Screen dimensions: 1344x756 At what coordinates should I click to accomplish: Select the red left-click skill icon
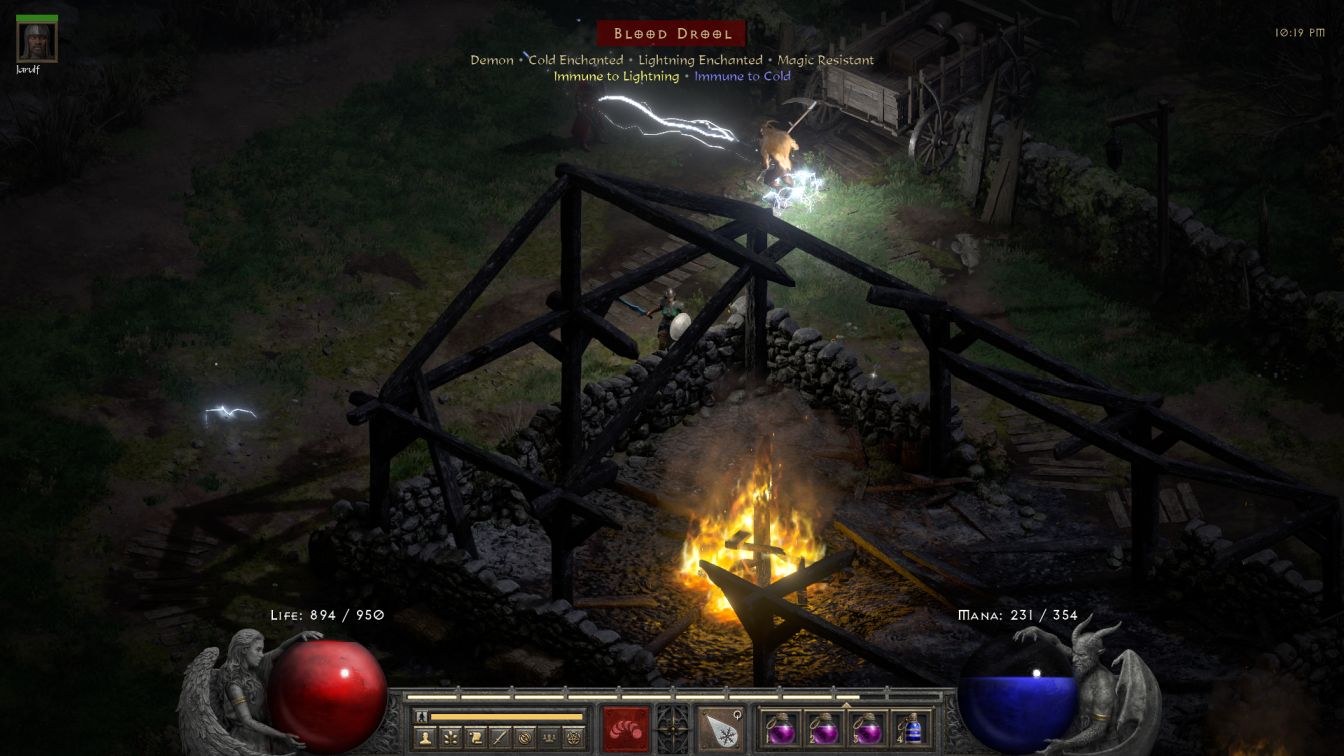click(626, 728)
